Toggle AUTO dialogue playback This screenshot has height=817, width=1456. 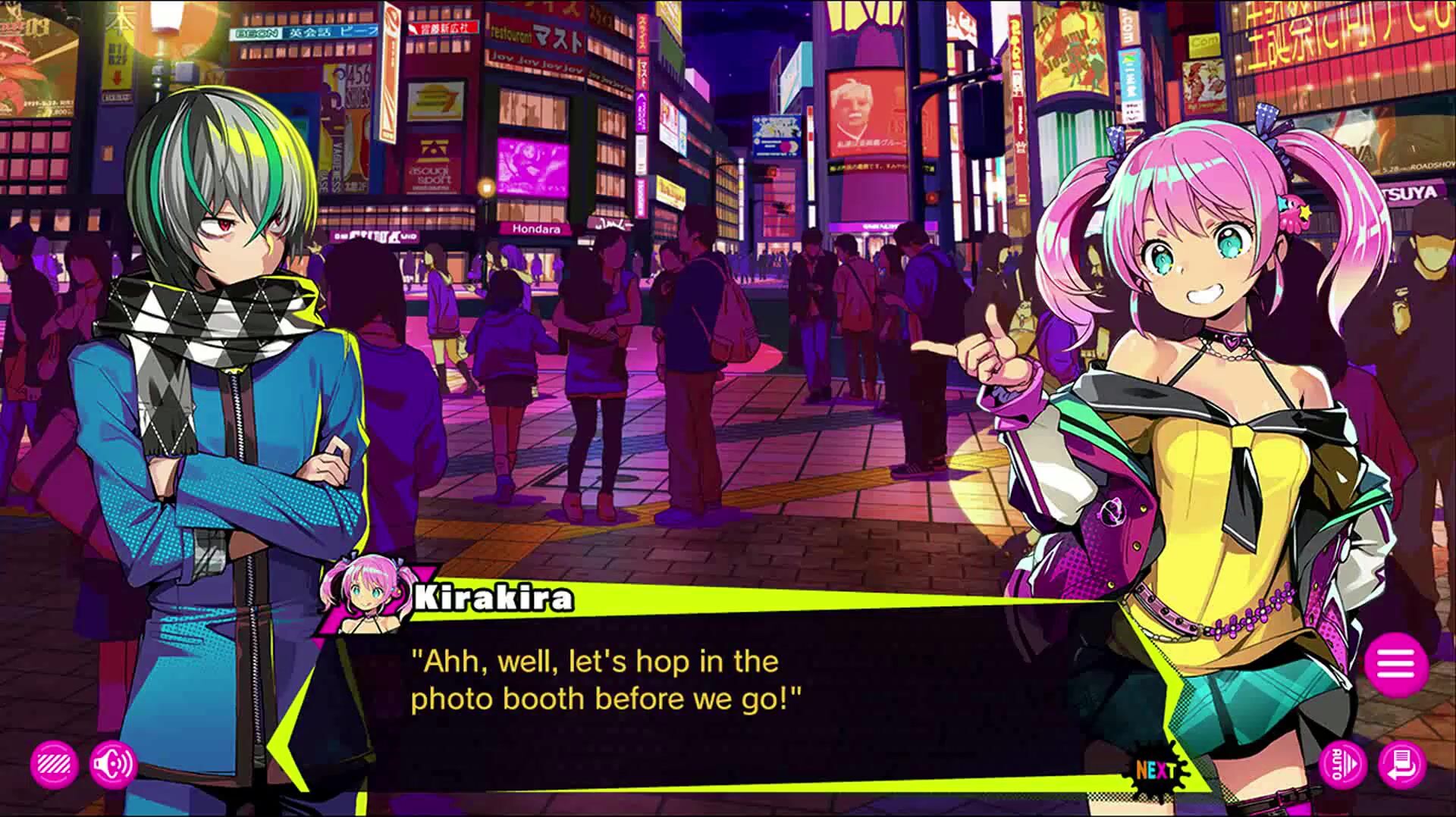tap(1342, 764)
